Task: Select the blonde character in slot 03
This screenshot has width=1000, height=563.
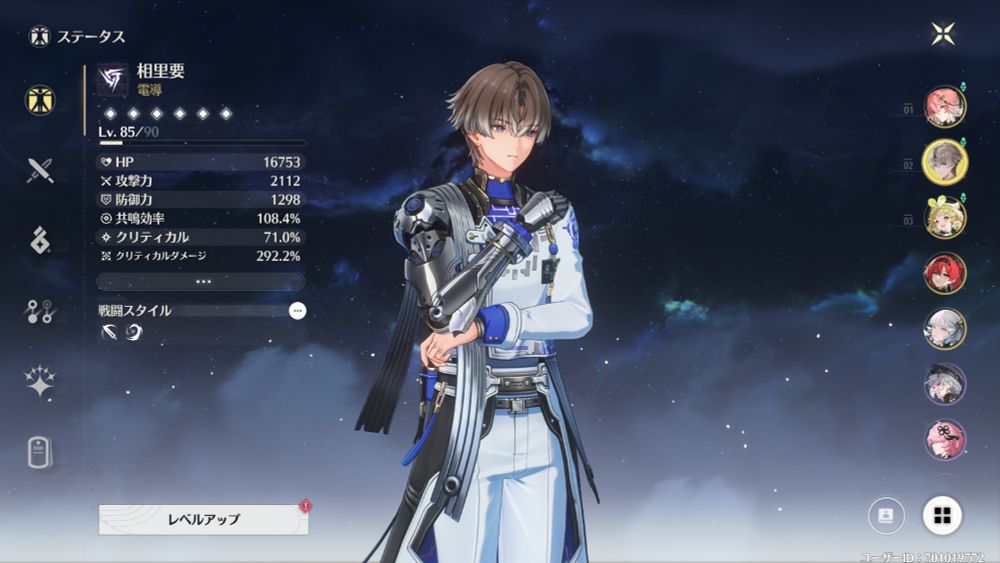Action: click(x=944, y=218)
